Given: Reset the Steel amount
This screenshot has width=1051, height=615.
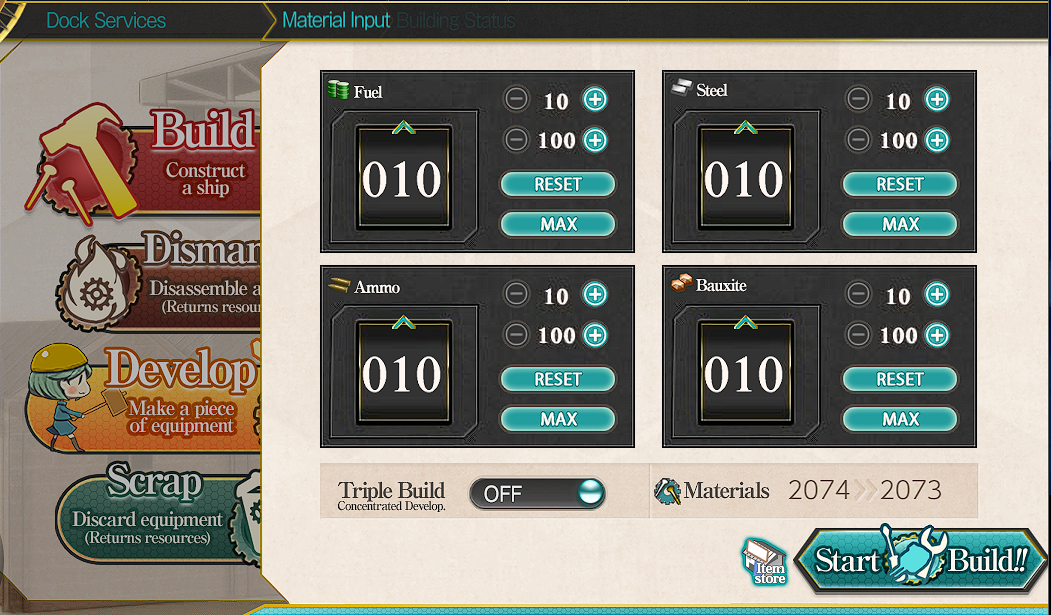Looking at the screenshot, I should 900,184.
